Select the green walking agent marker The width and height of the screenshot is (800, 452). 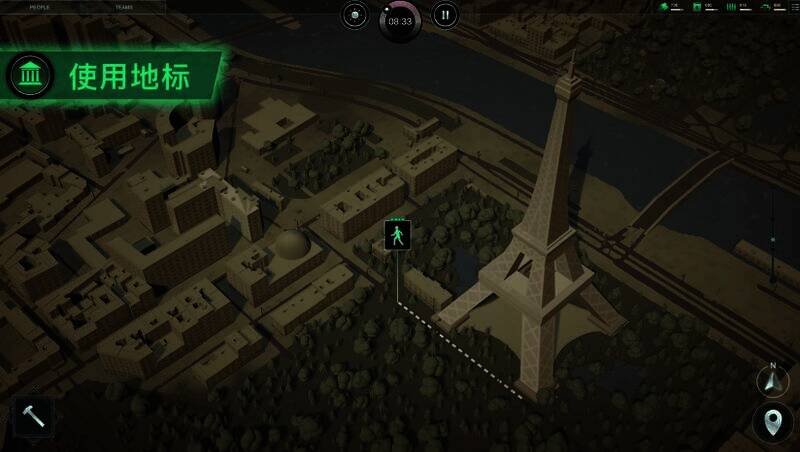398,236
